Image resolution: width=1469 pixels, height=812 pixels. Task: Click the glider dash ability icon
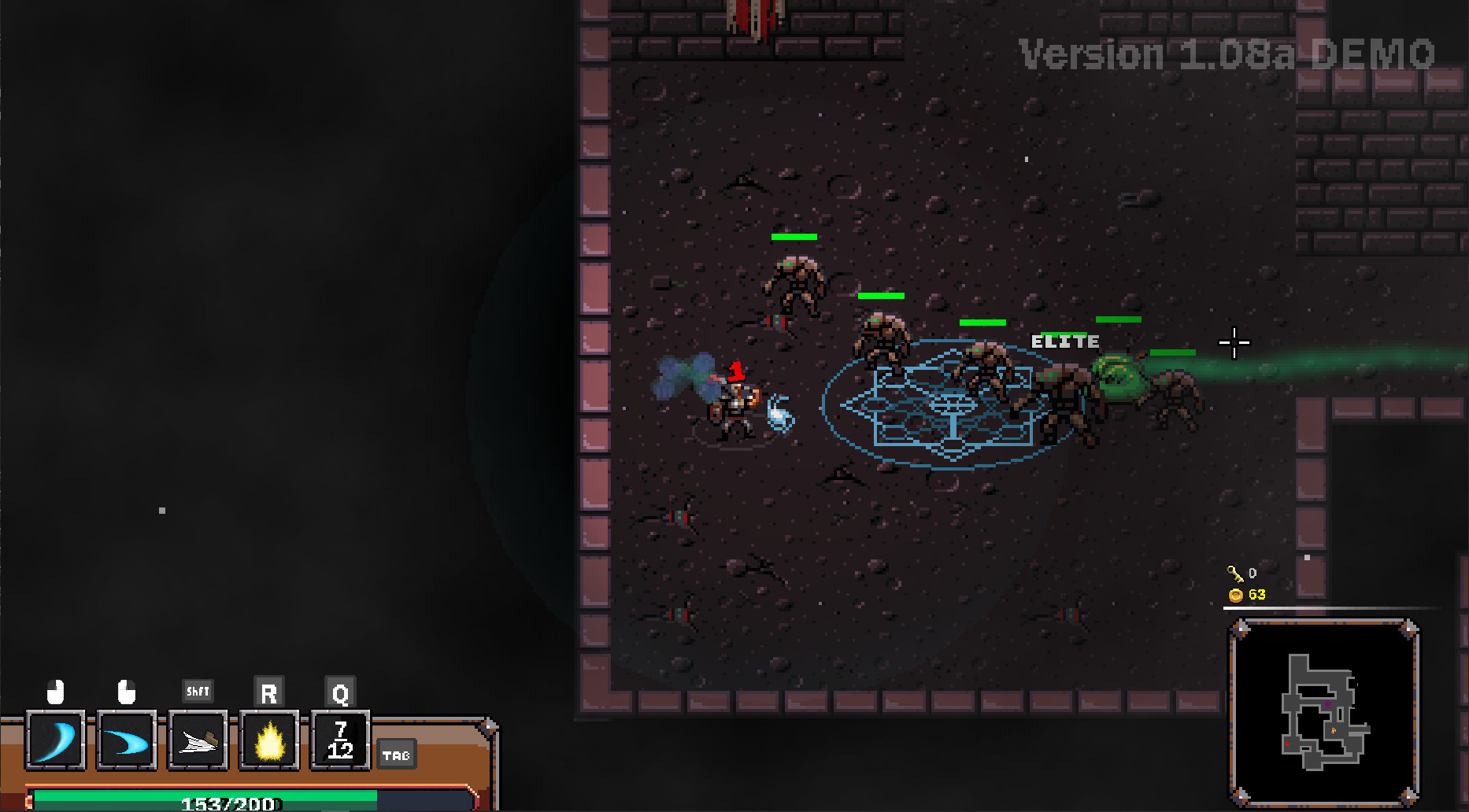pyautogui.click(x=197, y=740)
